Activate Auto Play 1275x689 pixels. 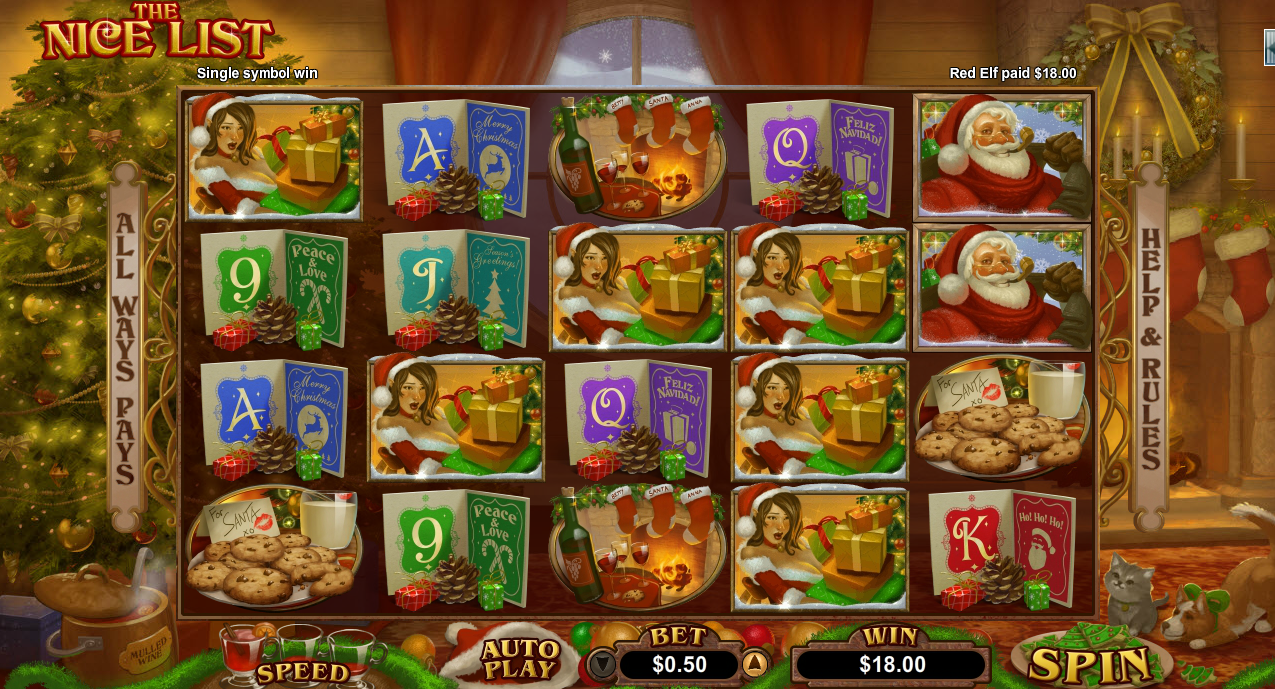pyautogui.click(x=519, y=658)
